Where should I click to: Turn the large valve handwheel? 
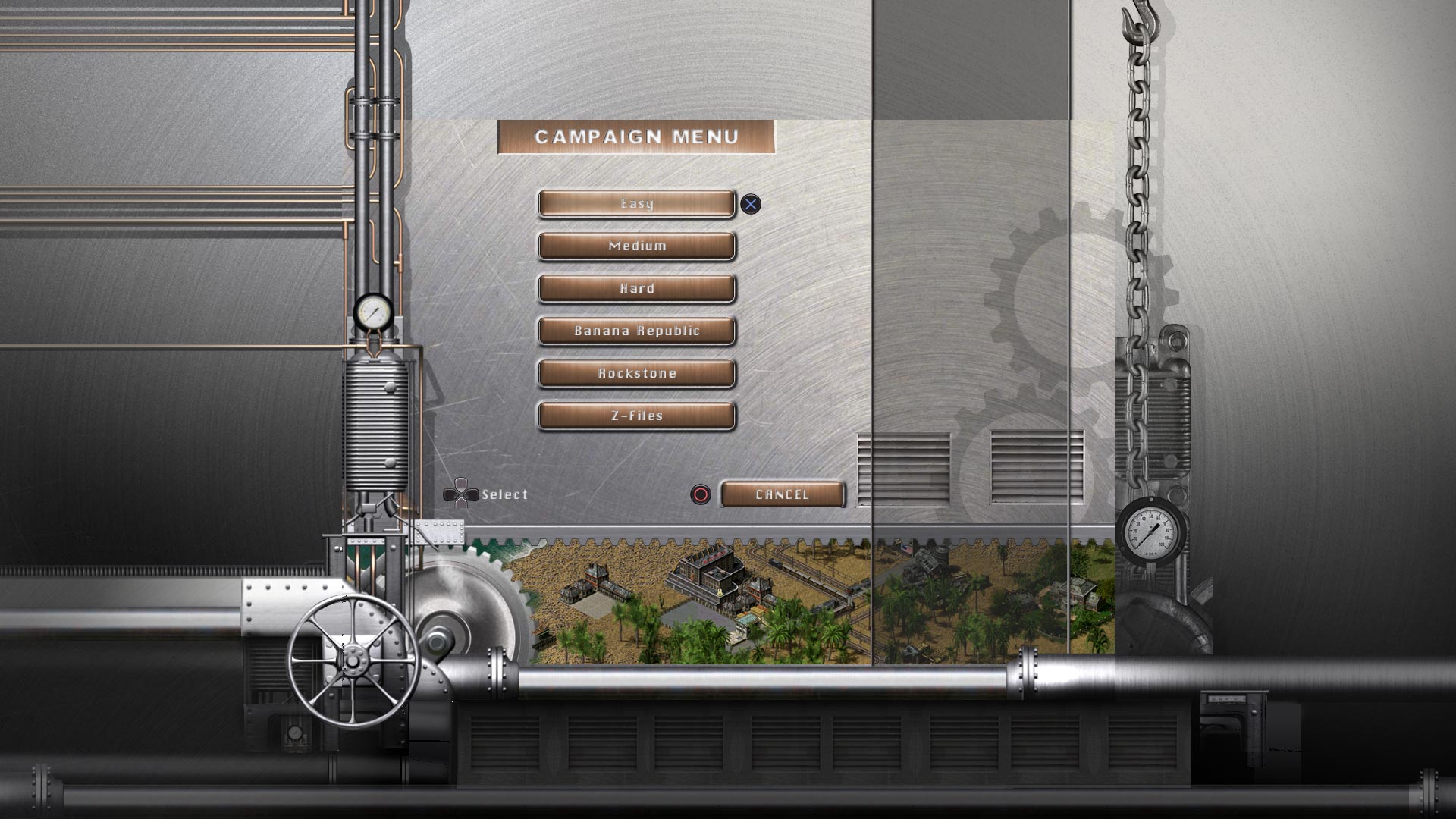click(x=353, y=662)
